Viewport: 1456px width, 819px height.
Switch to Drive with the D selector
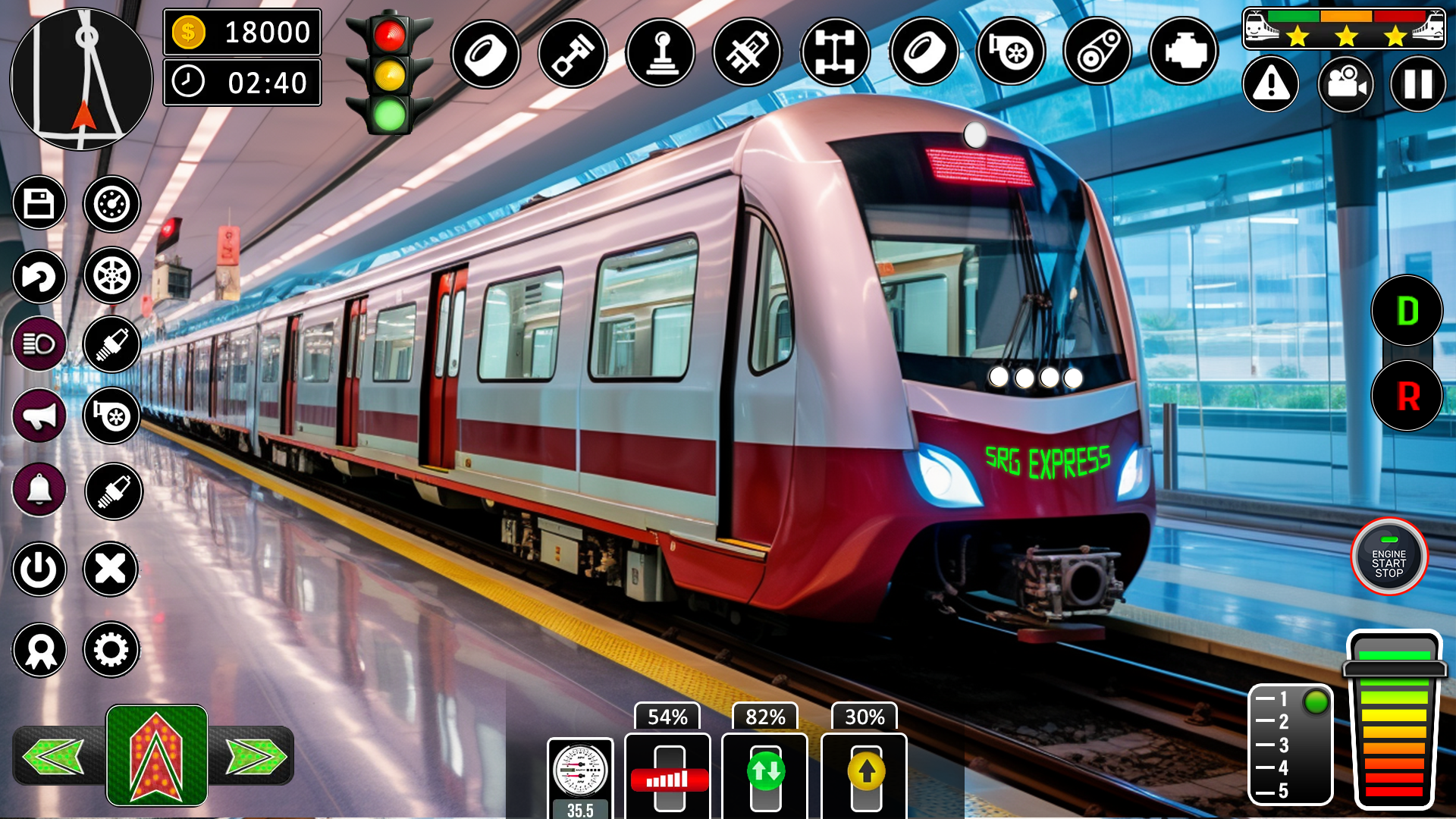coord(1407,311)
